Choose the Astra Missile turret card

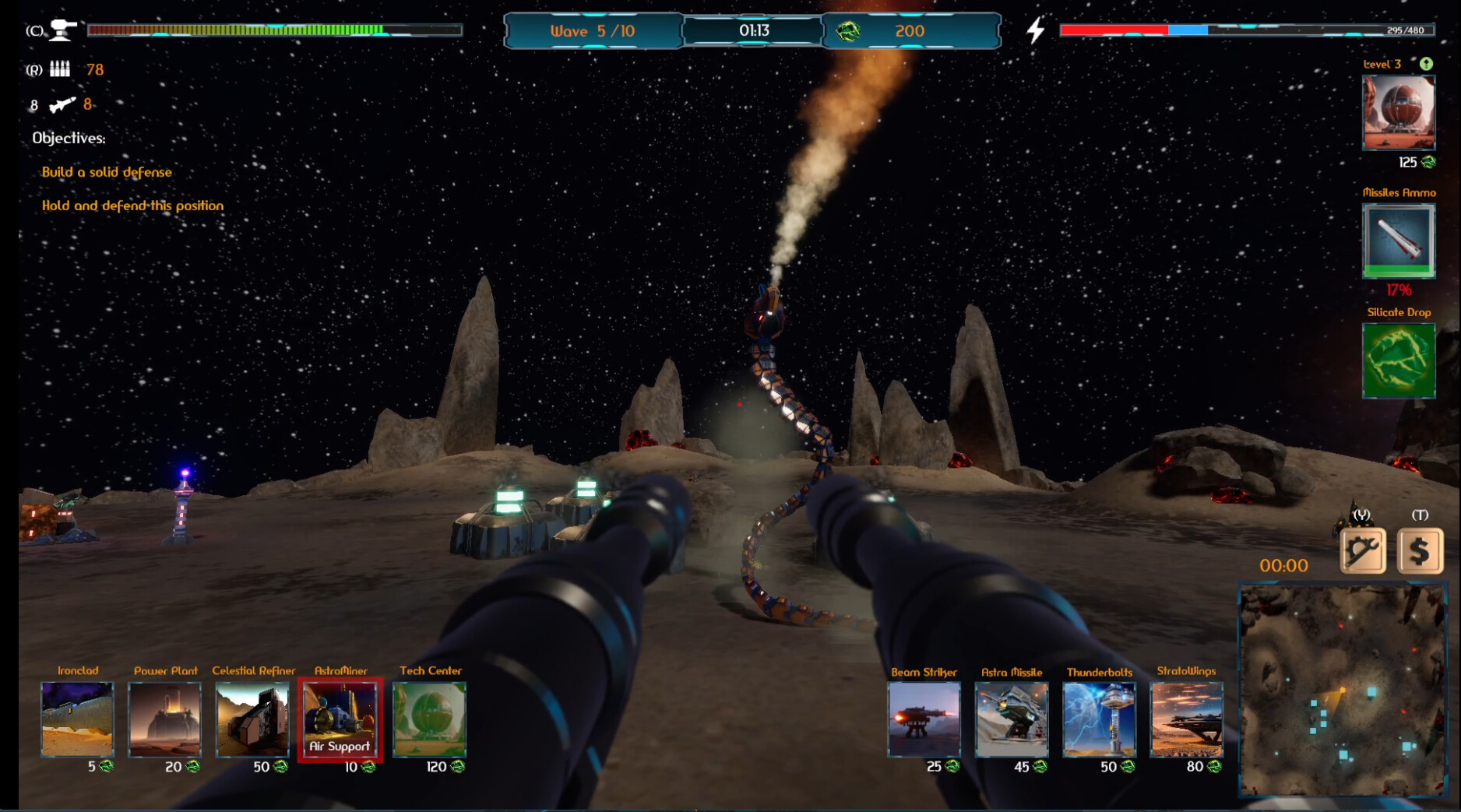click(x=1011, y=719)
